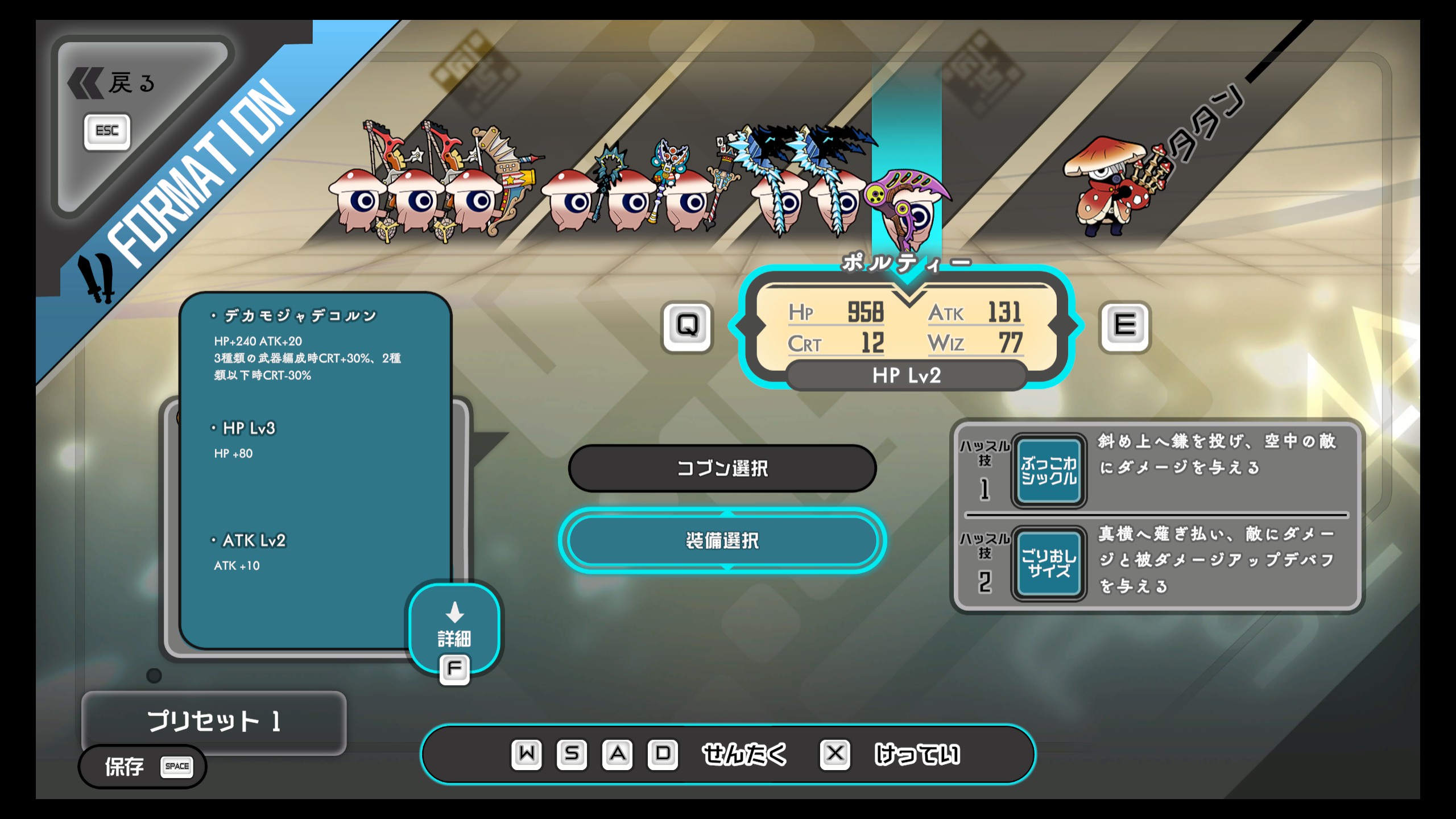
Task: Choose the 装備選択 menu option
Action: click(722, 540)
